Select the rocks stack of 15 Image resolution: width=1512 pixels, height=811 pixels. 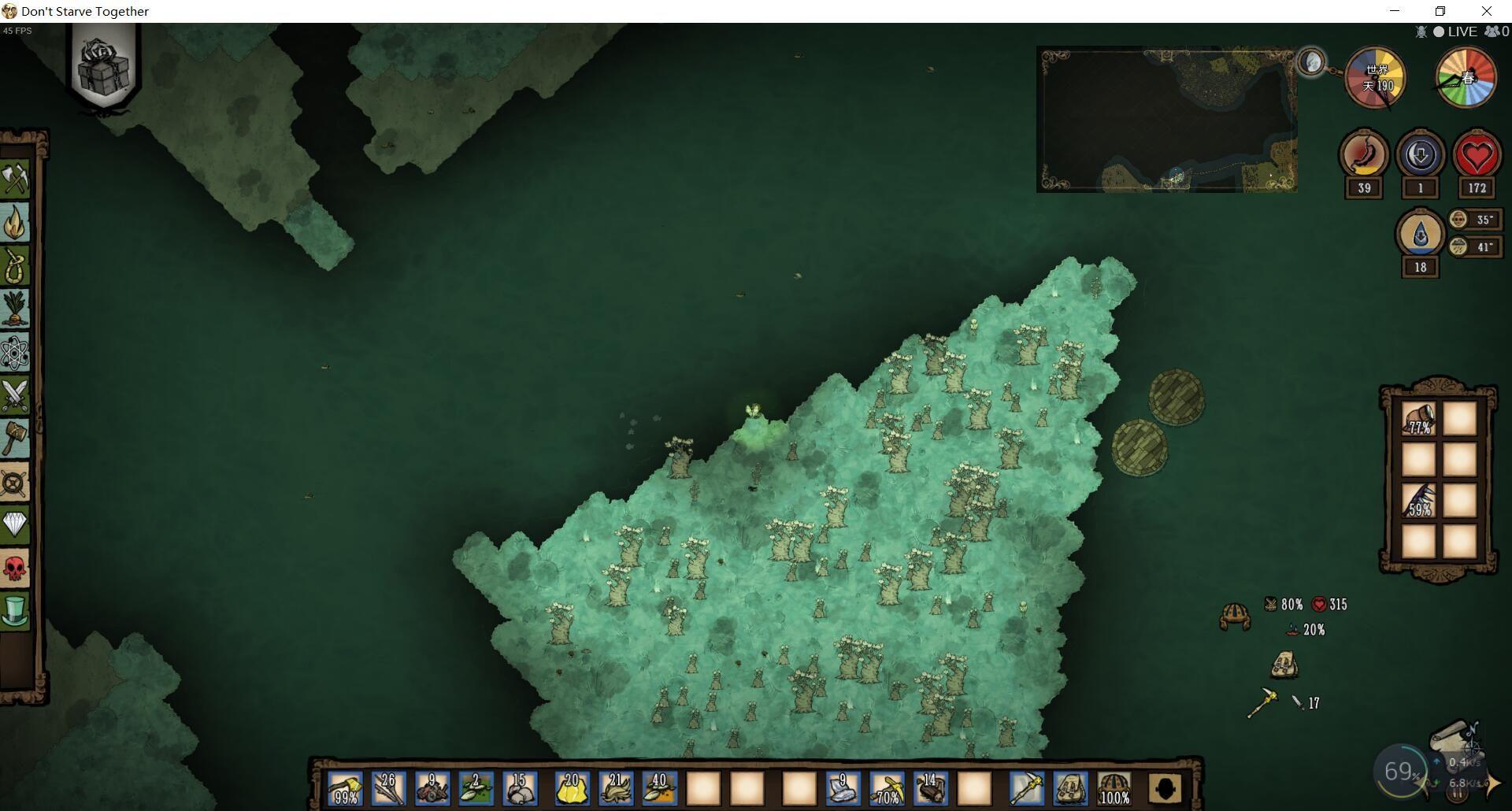[x=519, y=788]
